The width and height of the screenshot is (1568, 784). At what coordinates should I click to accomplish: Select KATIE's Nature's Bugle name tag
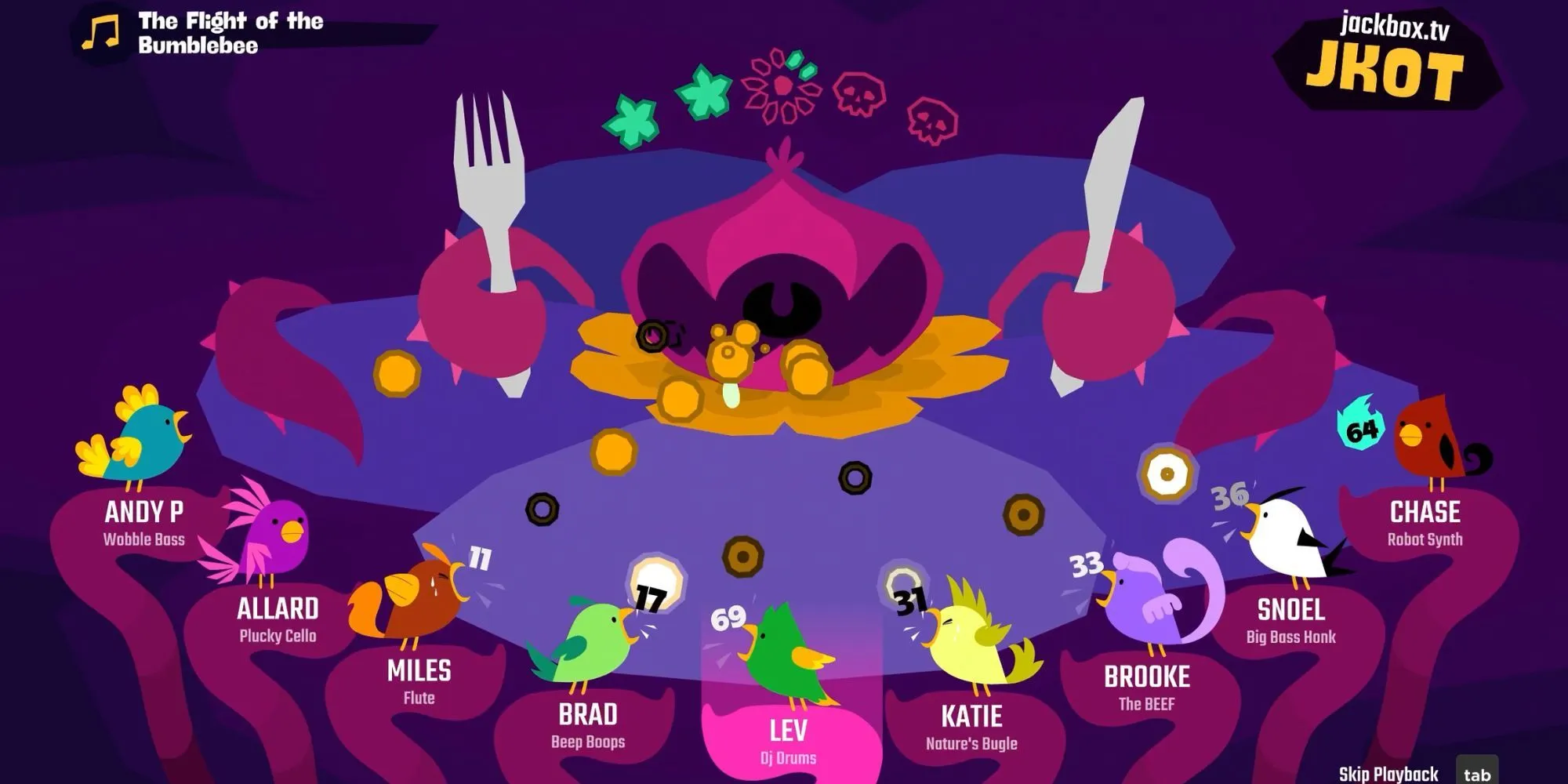click(971, 727)
